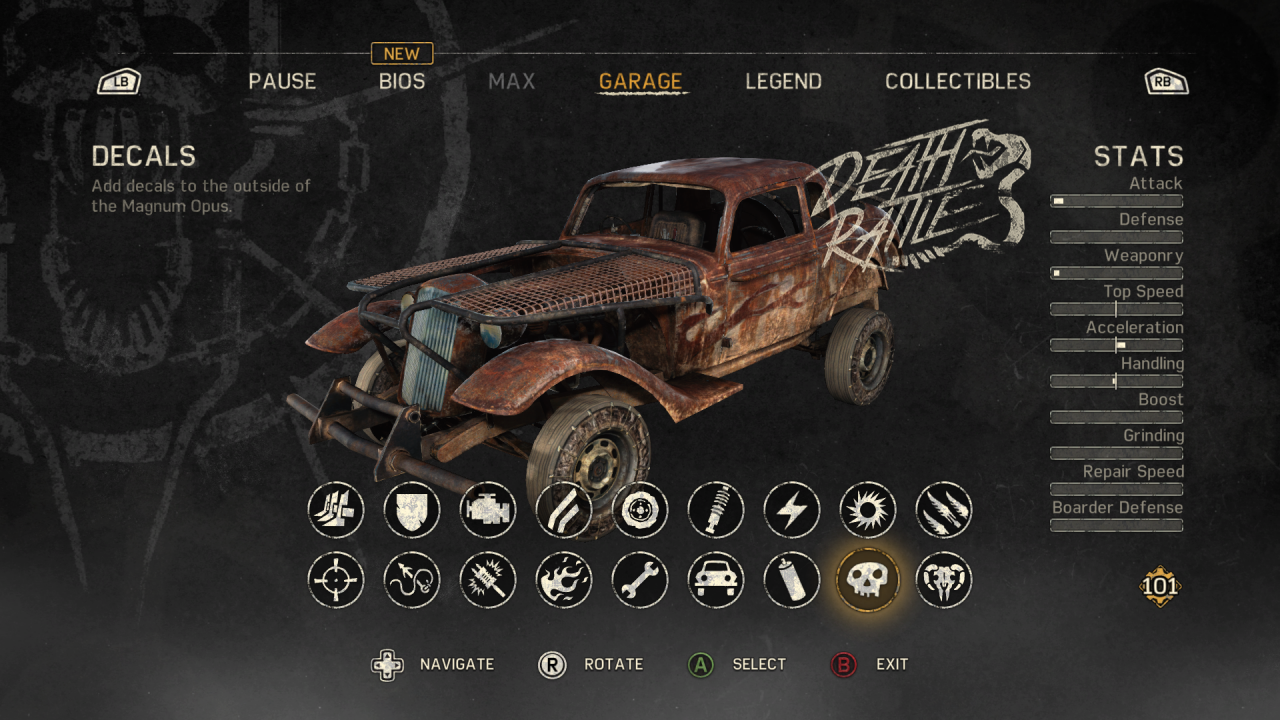Select the spiked rim icon

[x=868, y=510]
